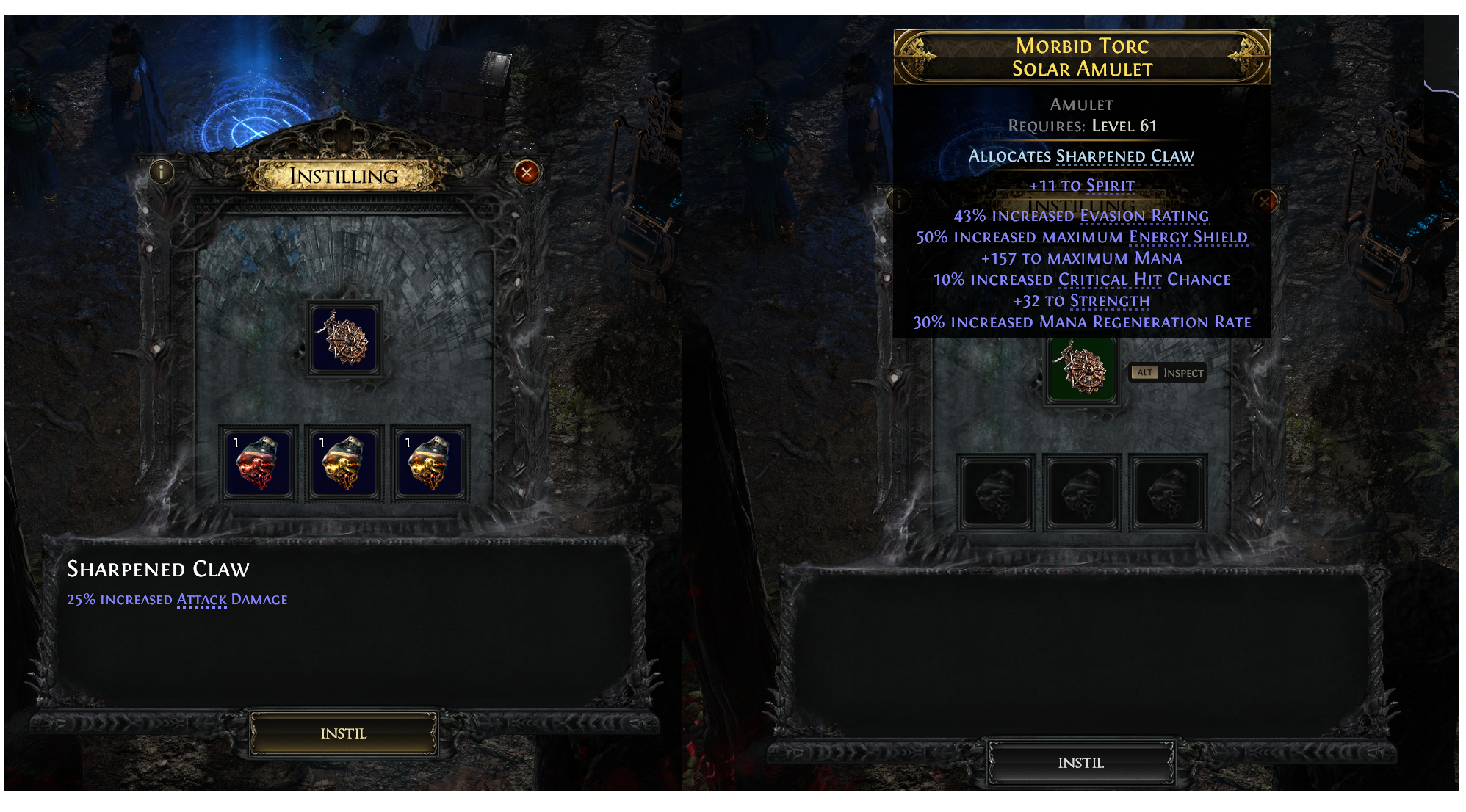
Task: Click the greyed-out Instil button
Action: pos(1080,763)
